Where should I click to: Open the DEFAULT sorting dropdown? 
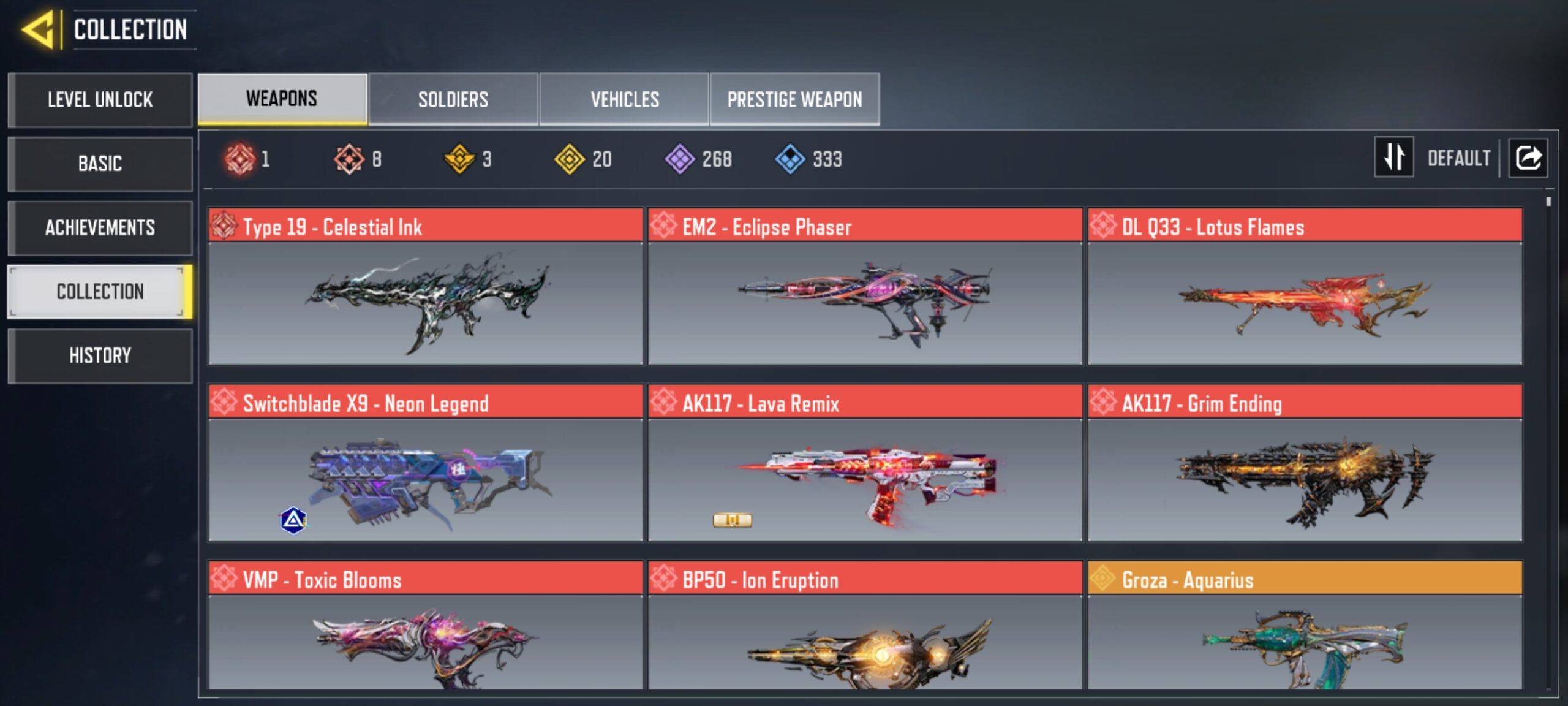[1460, 158]
